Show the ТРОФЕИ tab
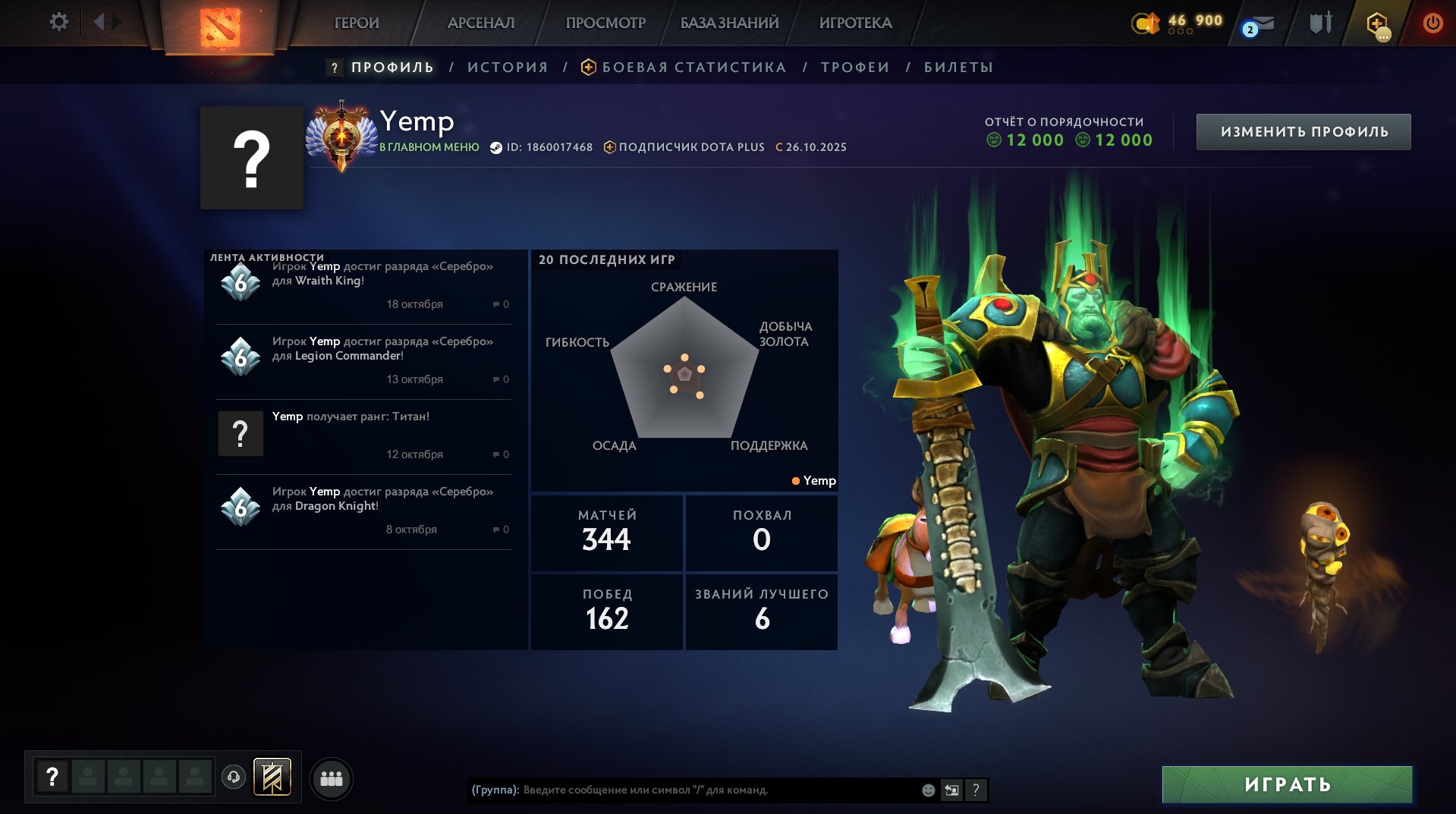Viewport: 1456px width, 814px height. [x=855, y=68]
